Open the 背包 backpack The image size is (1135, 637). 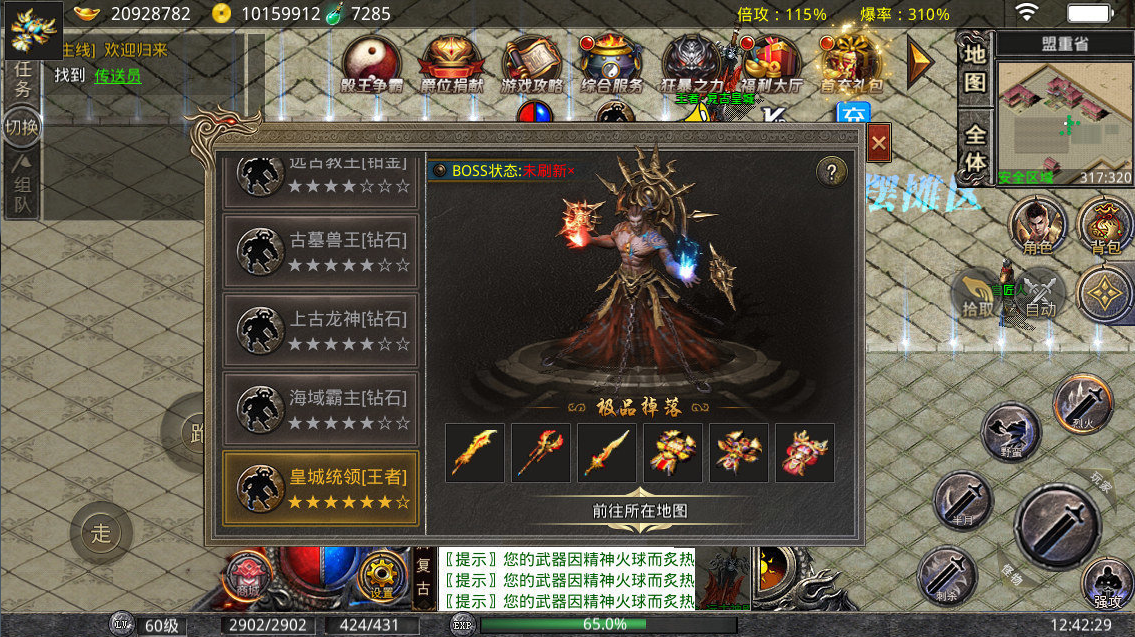coord(1104,224)
